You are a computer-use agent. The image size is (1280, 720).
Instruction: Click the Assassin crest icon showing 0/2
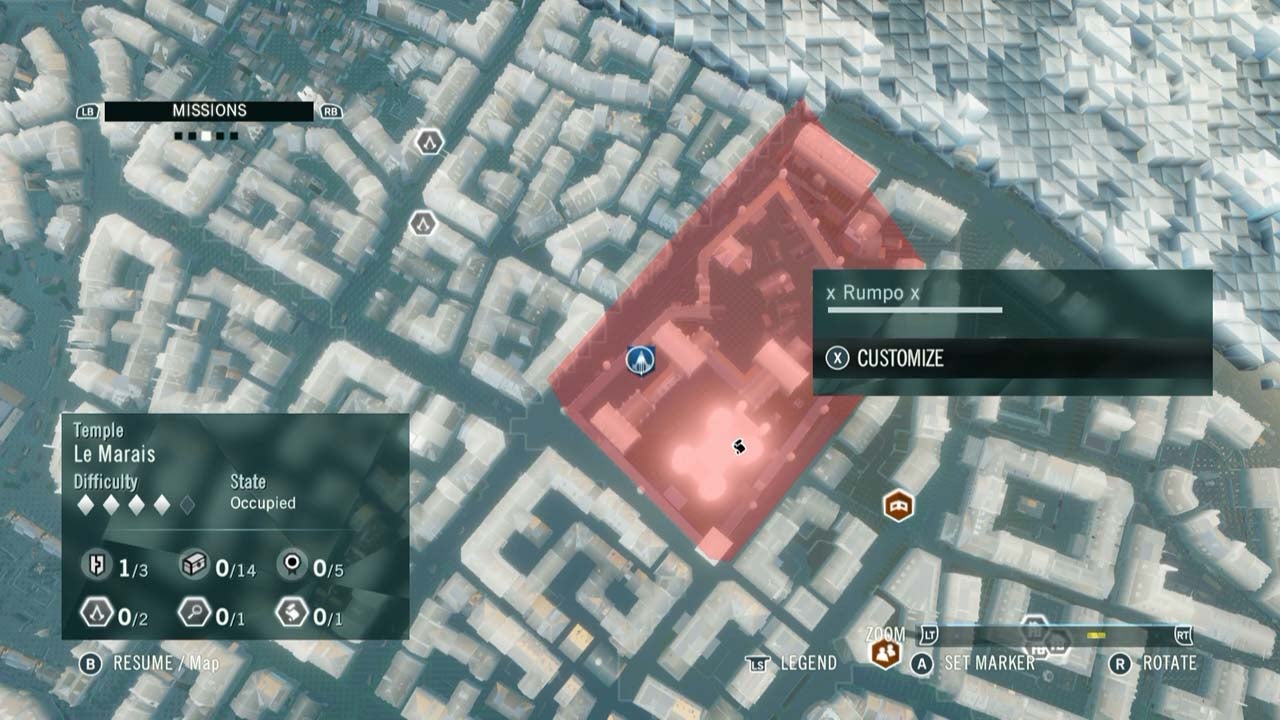(97, 612)
